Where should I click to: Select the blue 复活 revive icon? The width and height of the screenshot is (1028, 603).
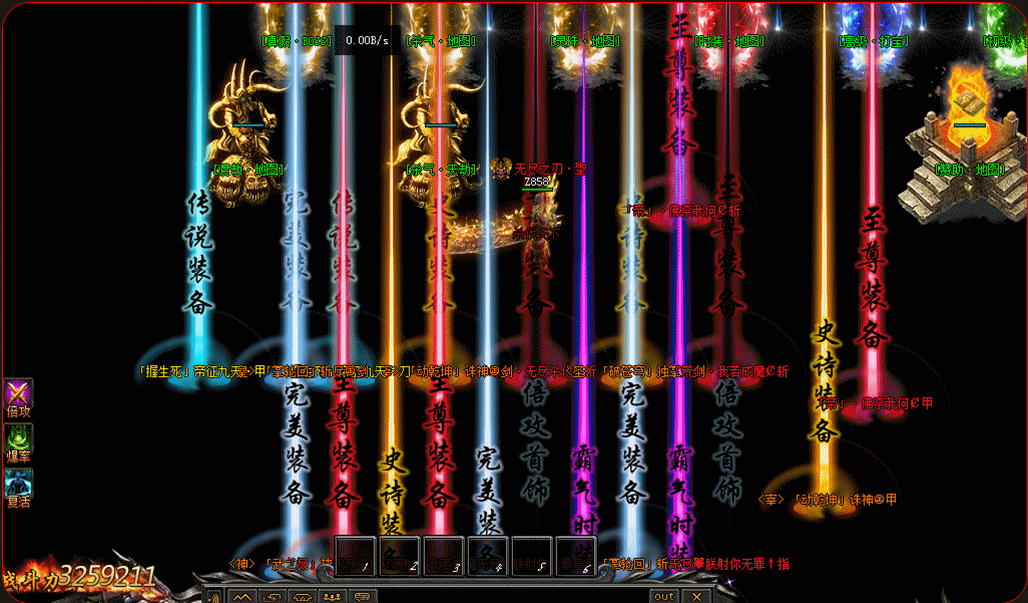click(18, 482)
